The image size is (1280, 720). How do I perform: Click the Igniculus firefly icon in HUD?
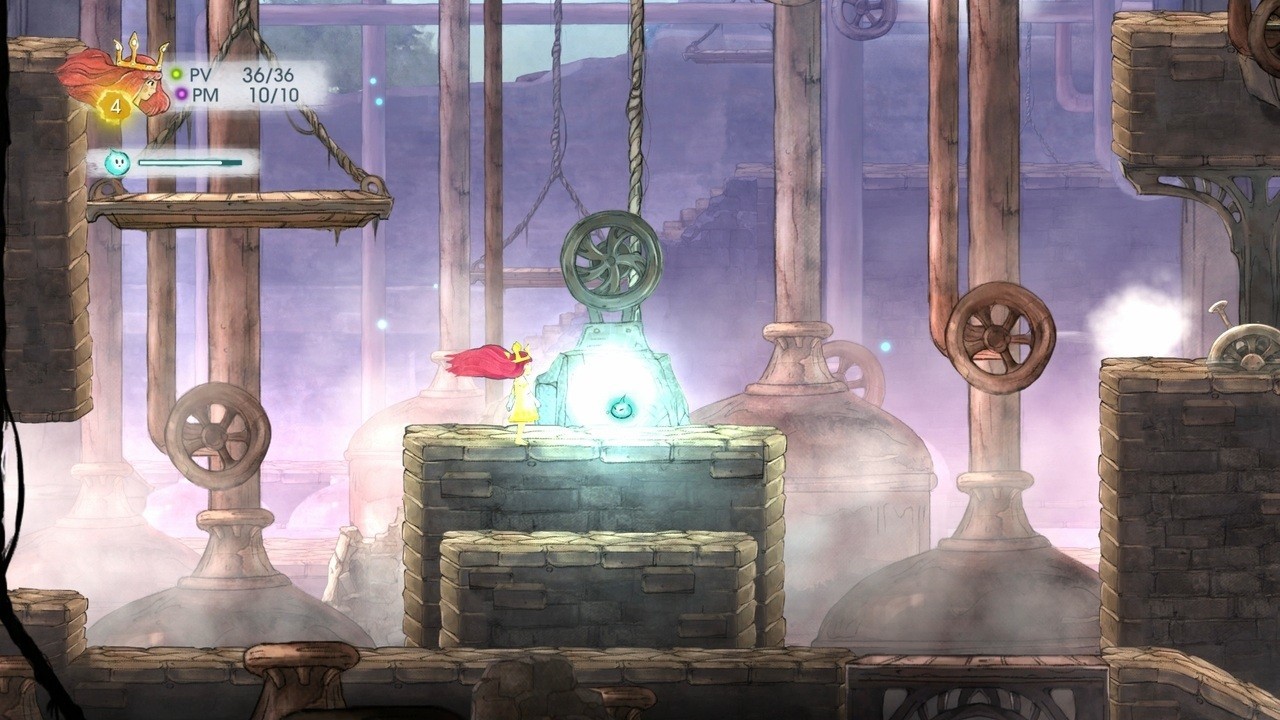click(116, 162)
